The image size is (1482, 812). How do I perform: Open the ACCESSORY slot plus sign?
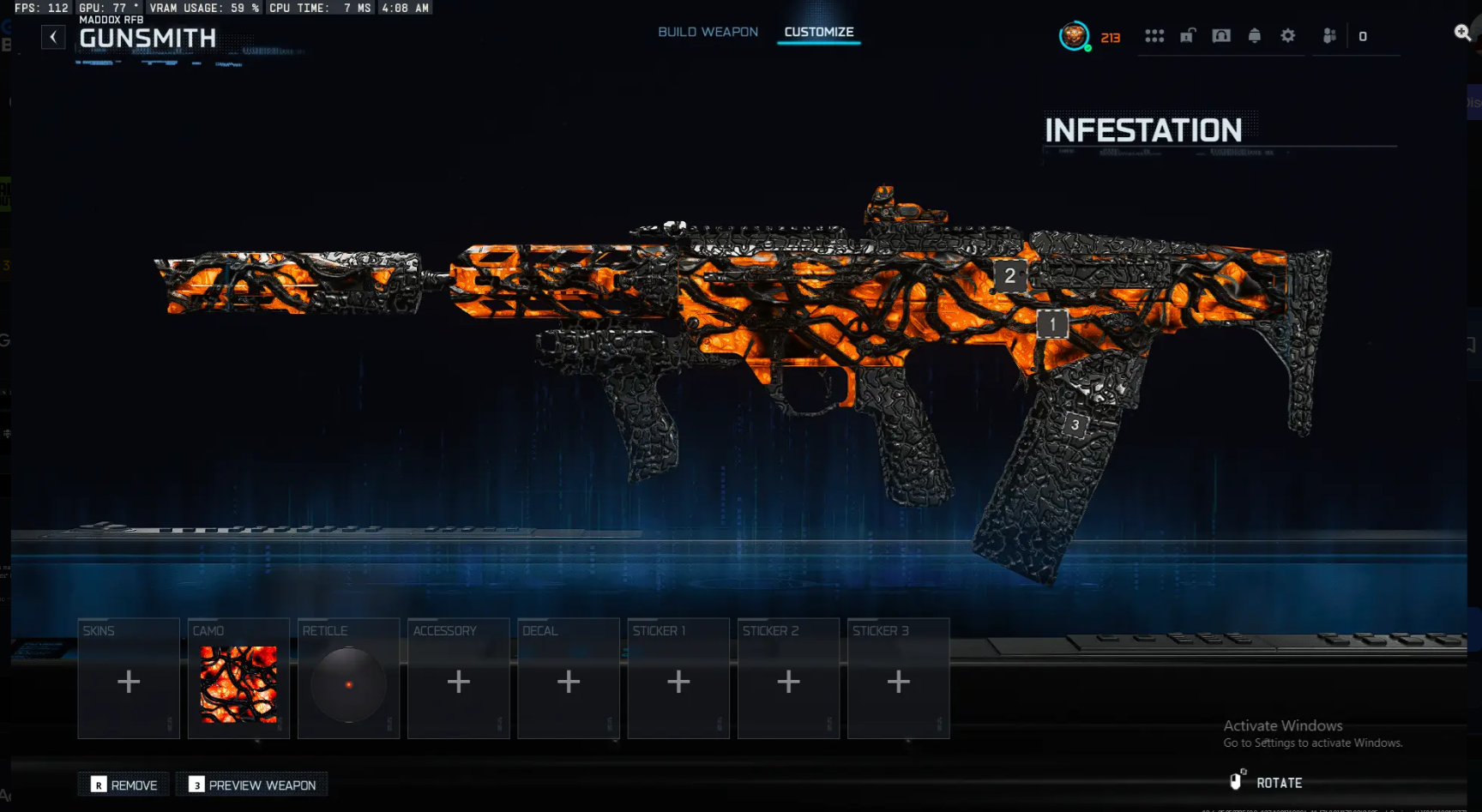click(458, 680)
